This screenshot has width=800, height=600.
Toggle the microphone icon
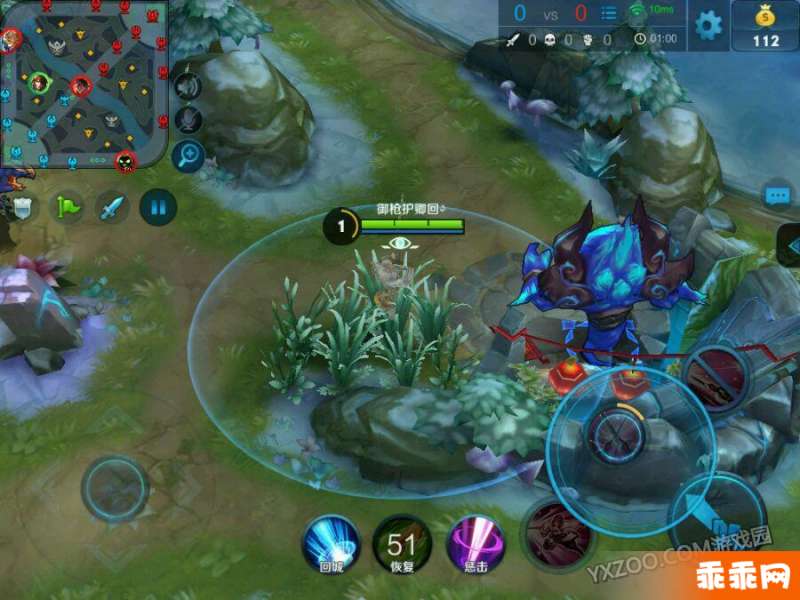tap(187, 120)
